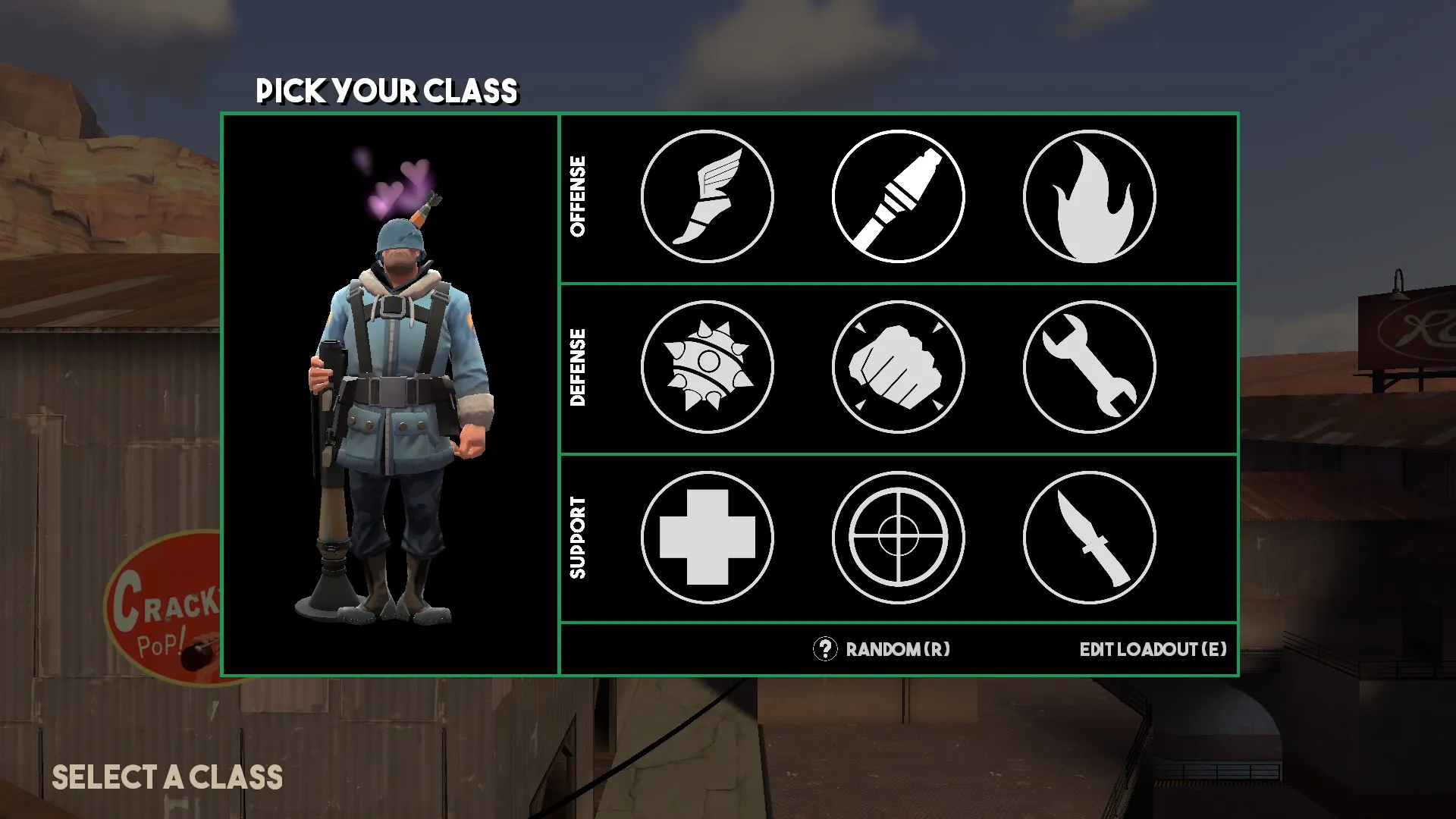Pick the Spy knife class icon
This screenshot has width=1456, height=819.
pyautogui.click(x=1089, y=538)
